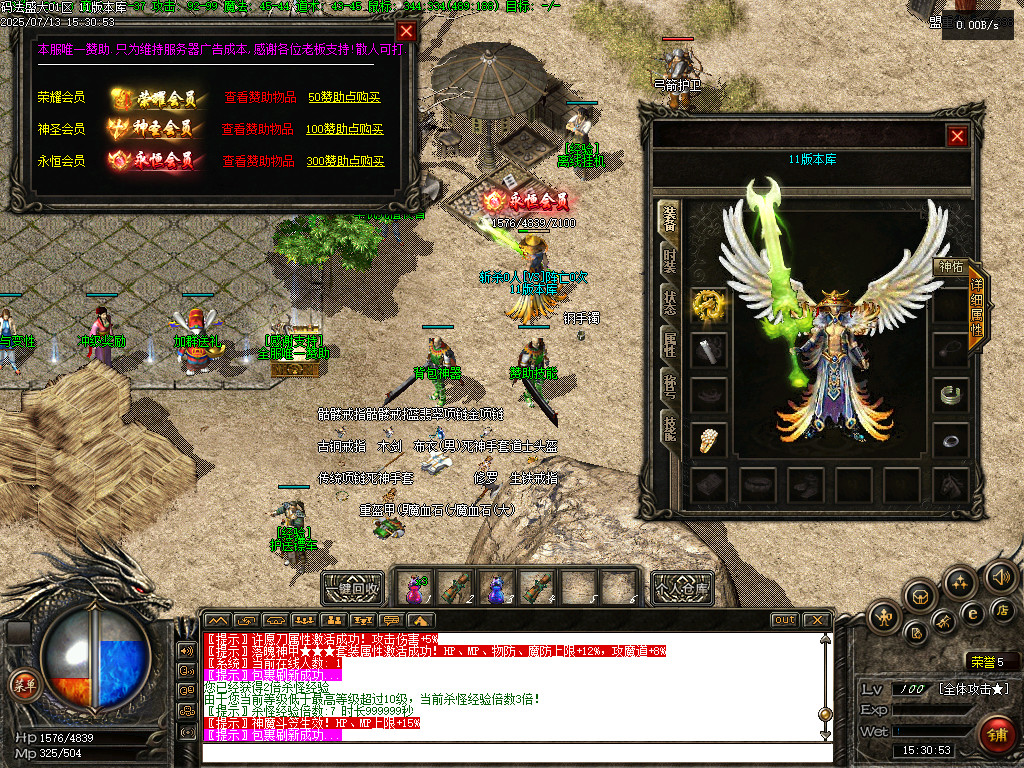The image size is (1024, 768).
Task: Select the 属性 tab
Action: click(668, 345)
